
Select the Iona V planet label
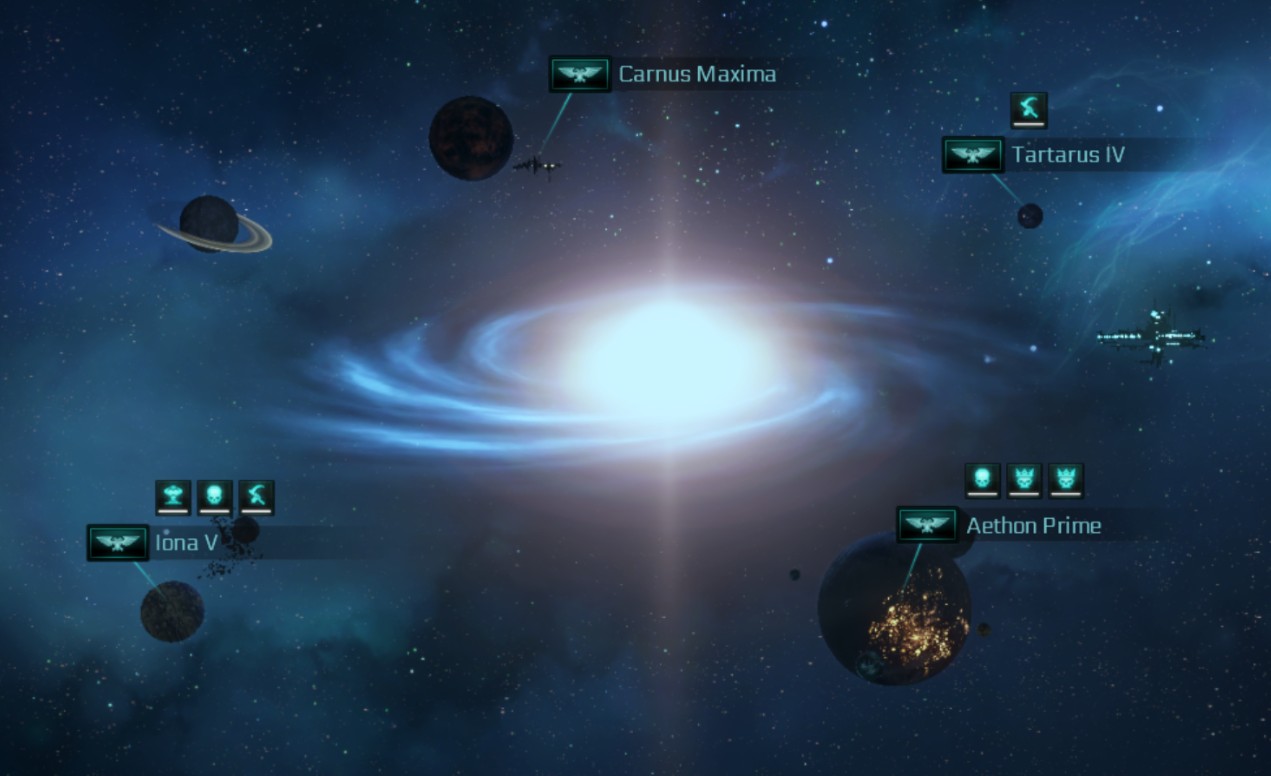(x=186, y=544)
